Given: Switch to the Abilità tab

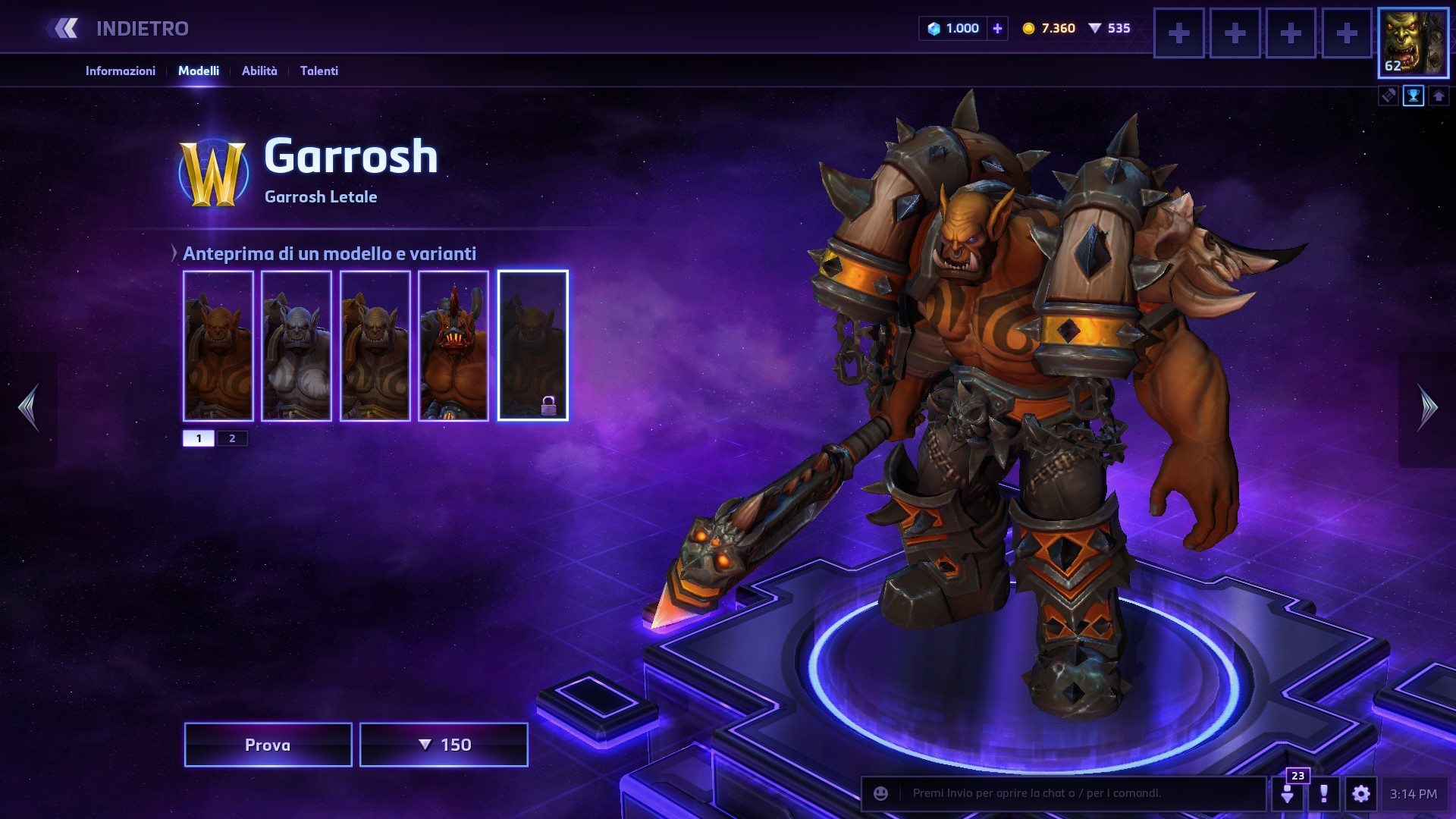Looking at the screenshot, I should tap(259, 71).
